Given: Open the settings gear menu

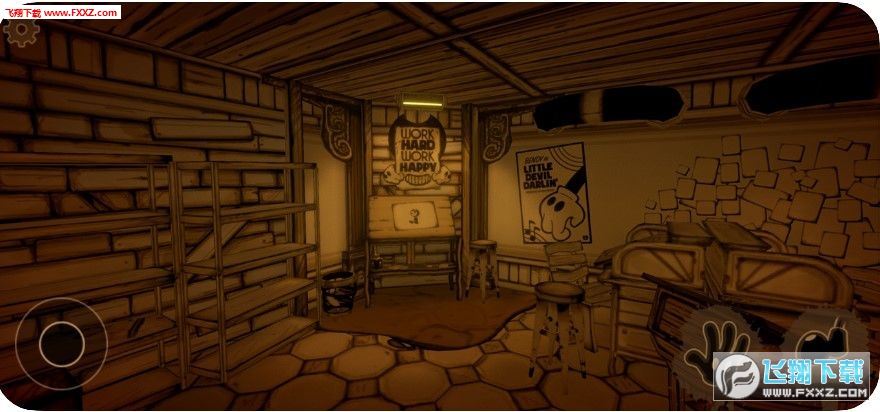Looking at the screenshot, I should coord(22,33).
